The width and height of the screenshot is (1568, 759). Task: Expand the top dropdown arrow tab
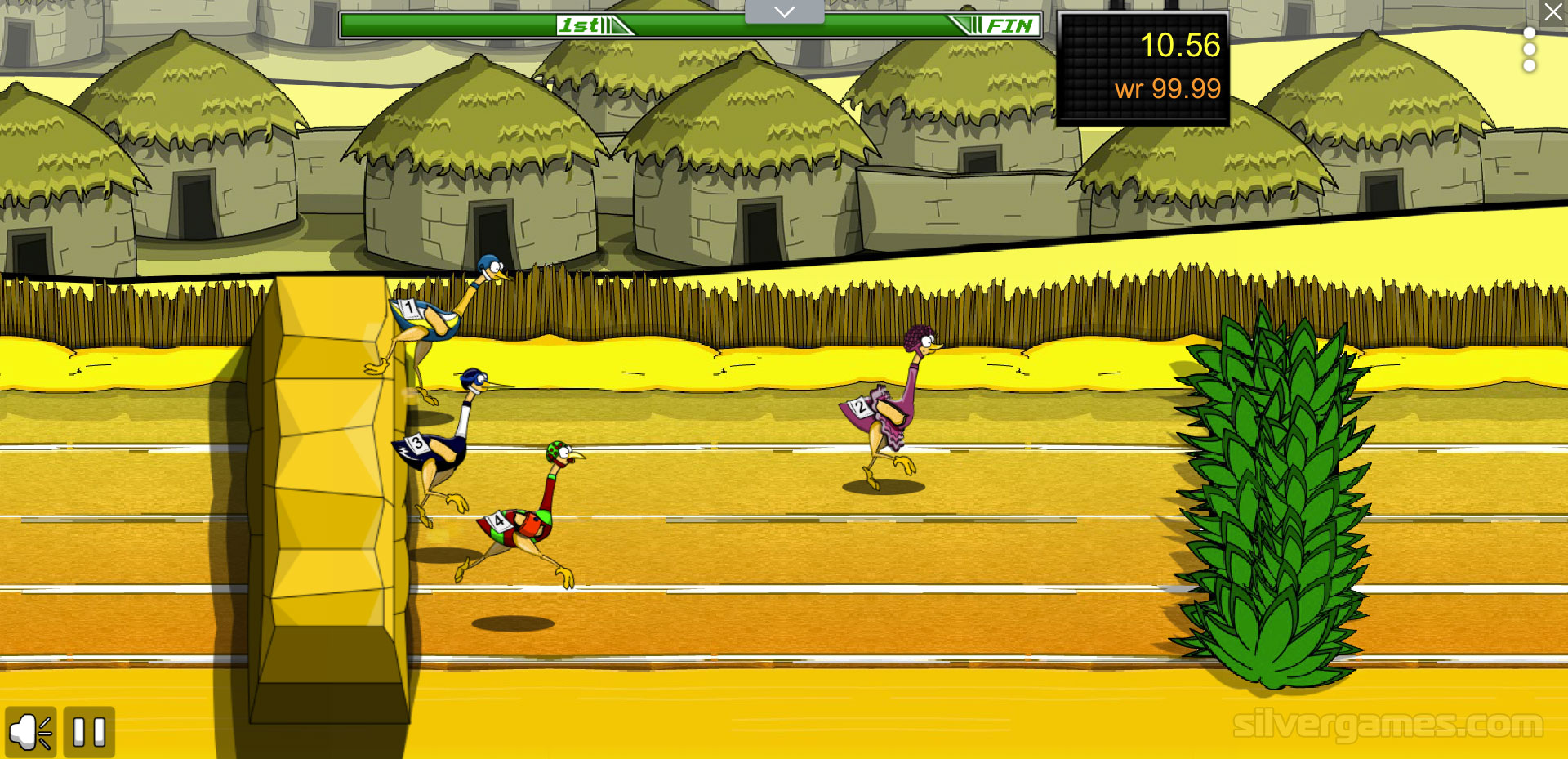[784, 11]
